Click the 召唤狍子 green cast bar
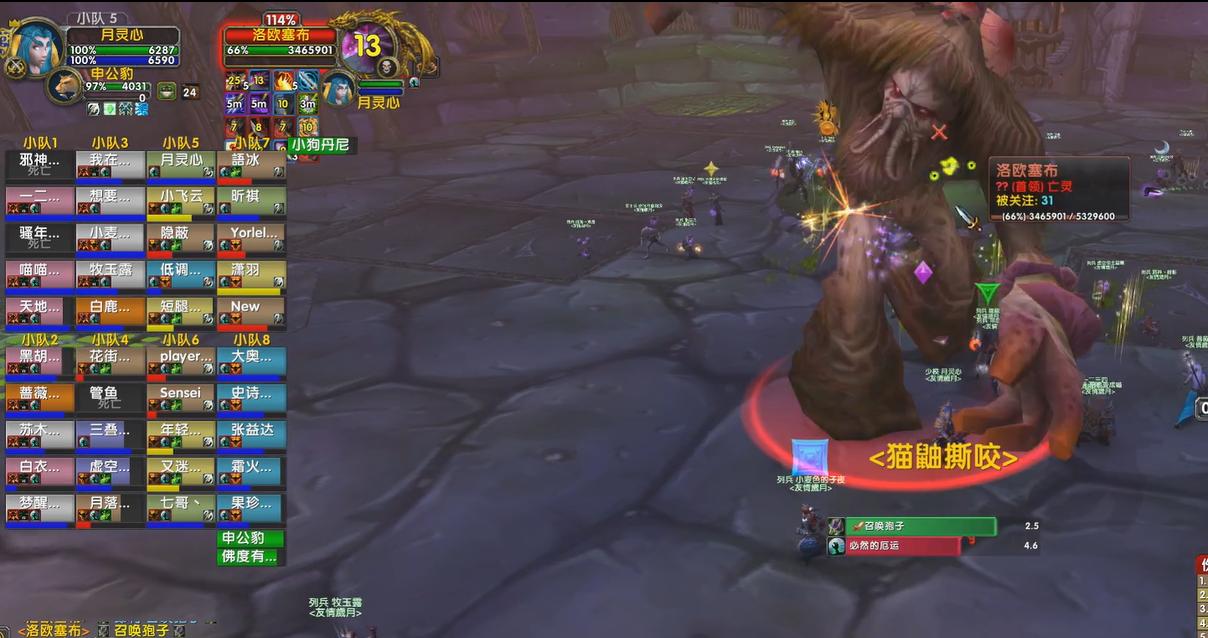 (920, 526)
